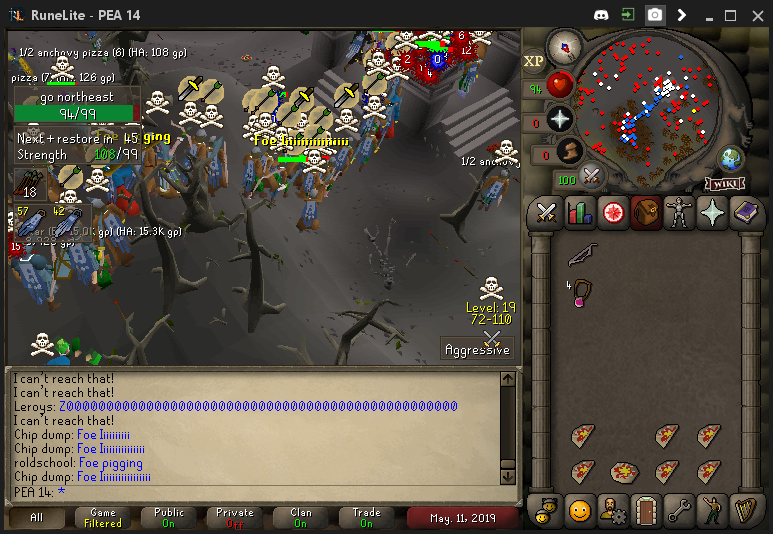
Task: Open the Combat Options tab
Action: pyautogui.click(x=546, y=213)
